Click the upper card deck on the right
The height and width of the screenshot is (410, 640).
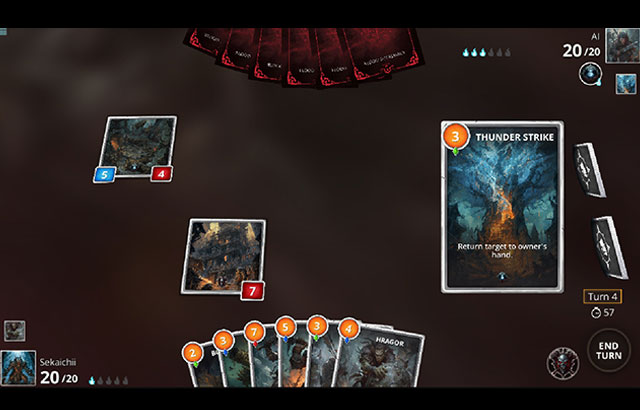click(587, 170)
